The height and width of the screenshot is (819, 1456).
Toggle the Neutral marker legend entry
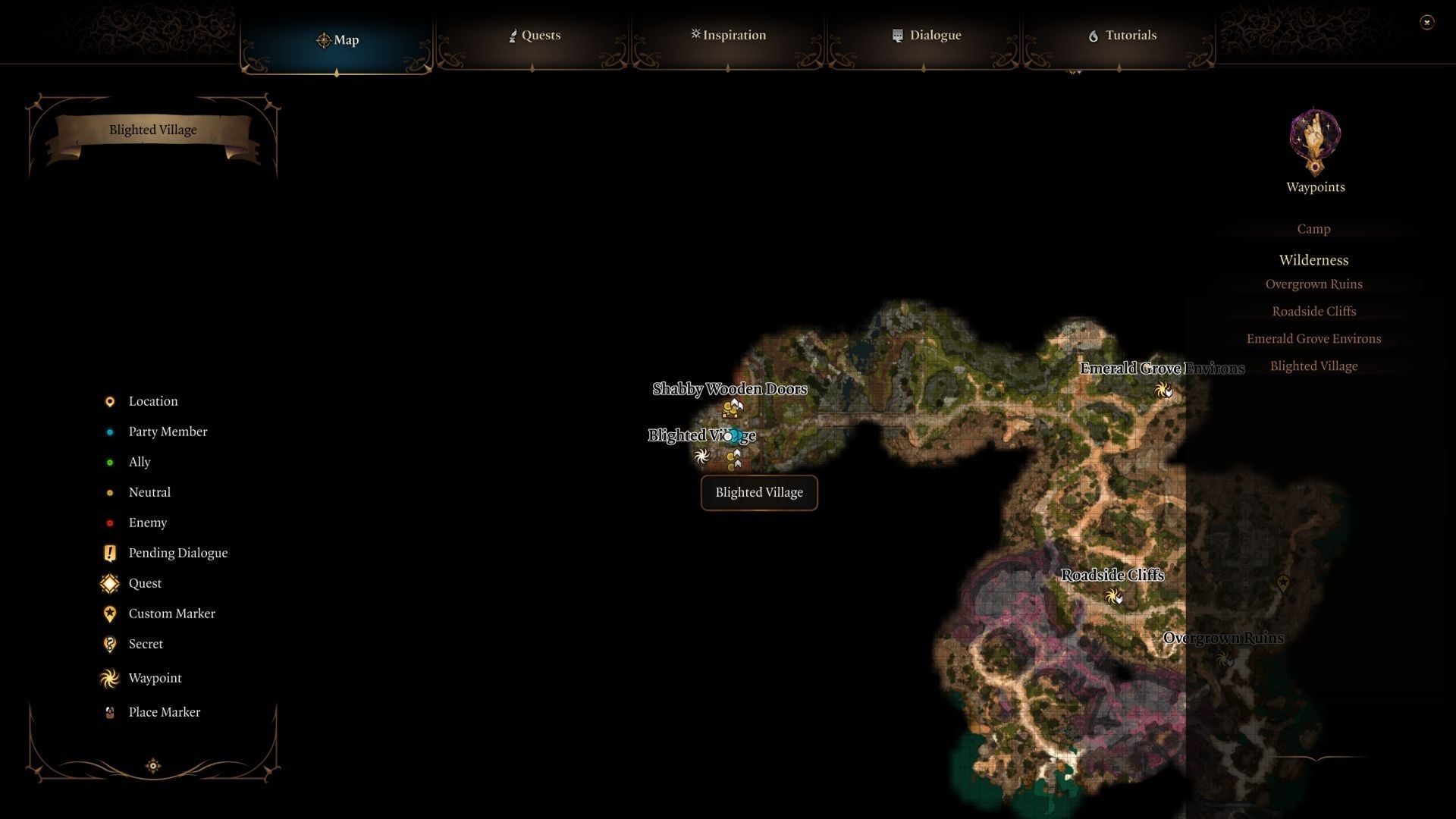pyautogui.click(x=111, y=492)
